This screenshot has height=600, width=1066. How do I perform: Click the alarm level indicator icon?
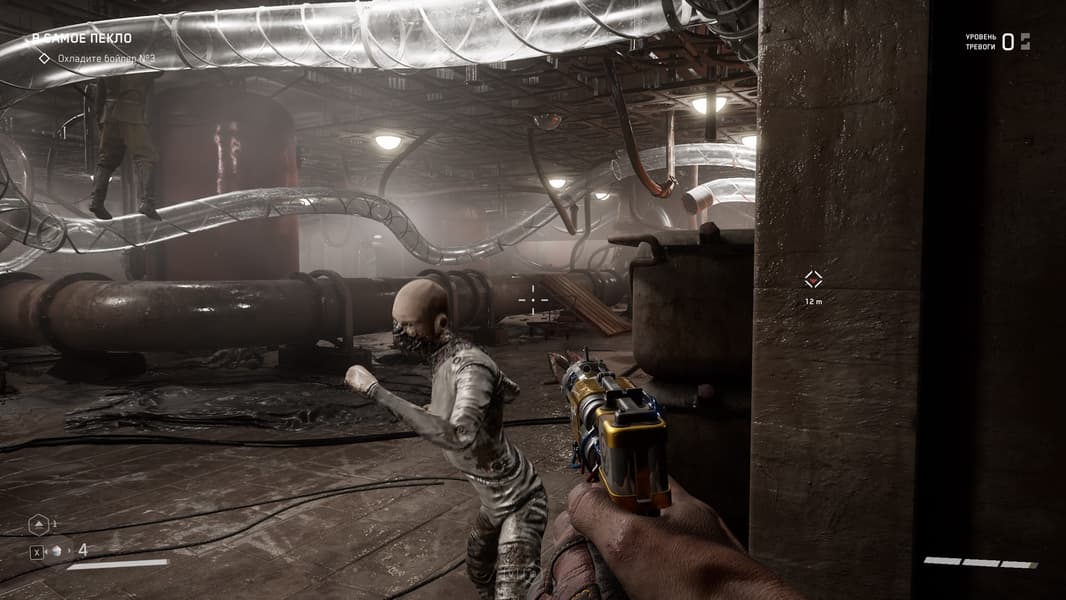tap(1025, 41)
